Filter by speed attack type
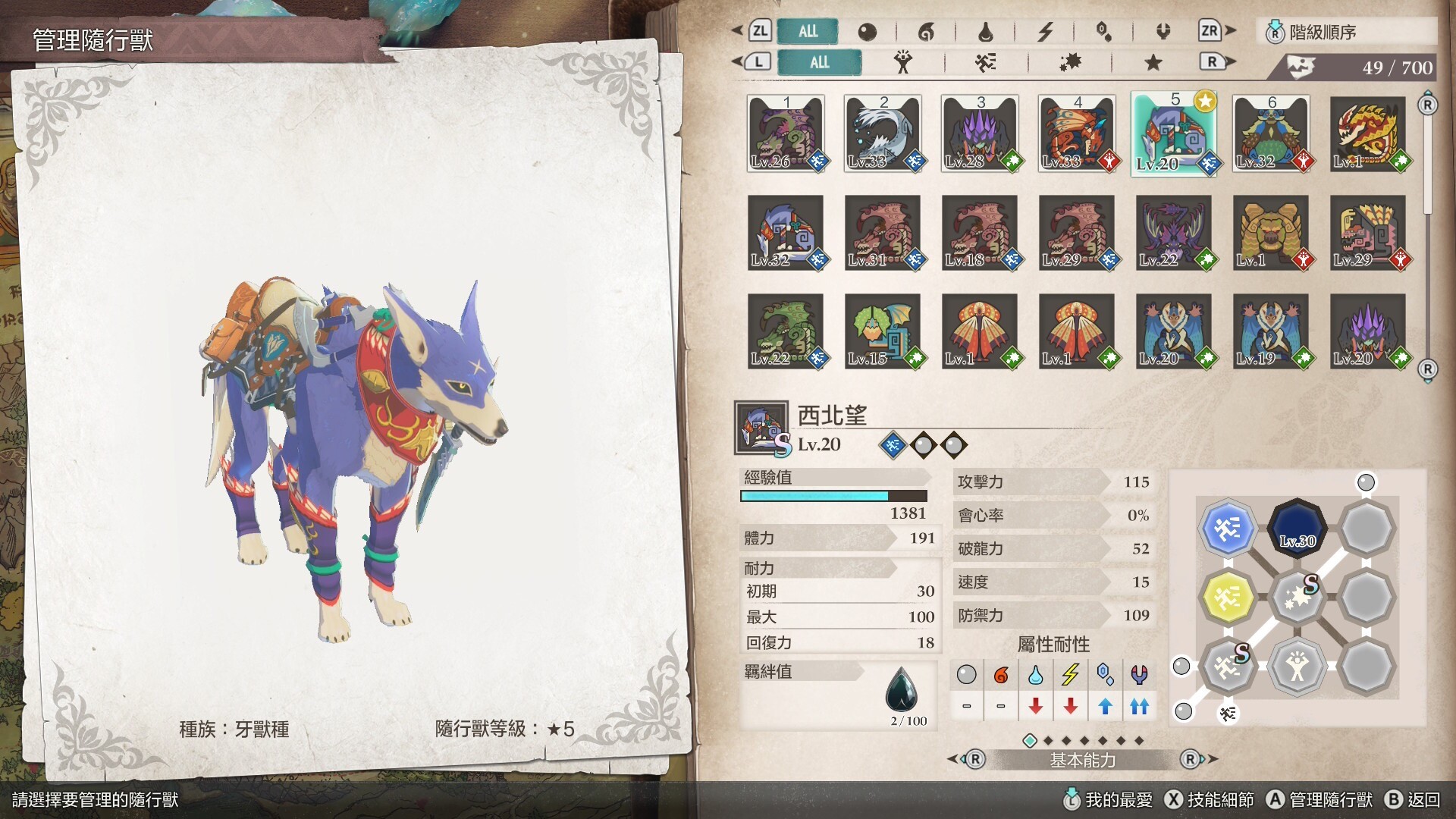This screenshot has height=819, width=1456. coord(985,62)
